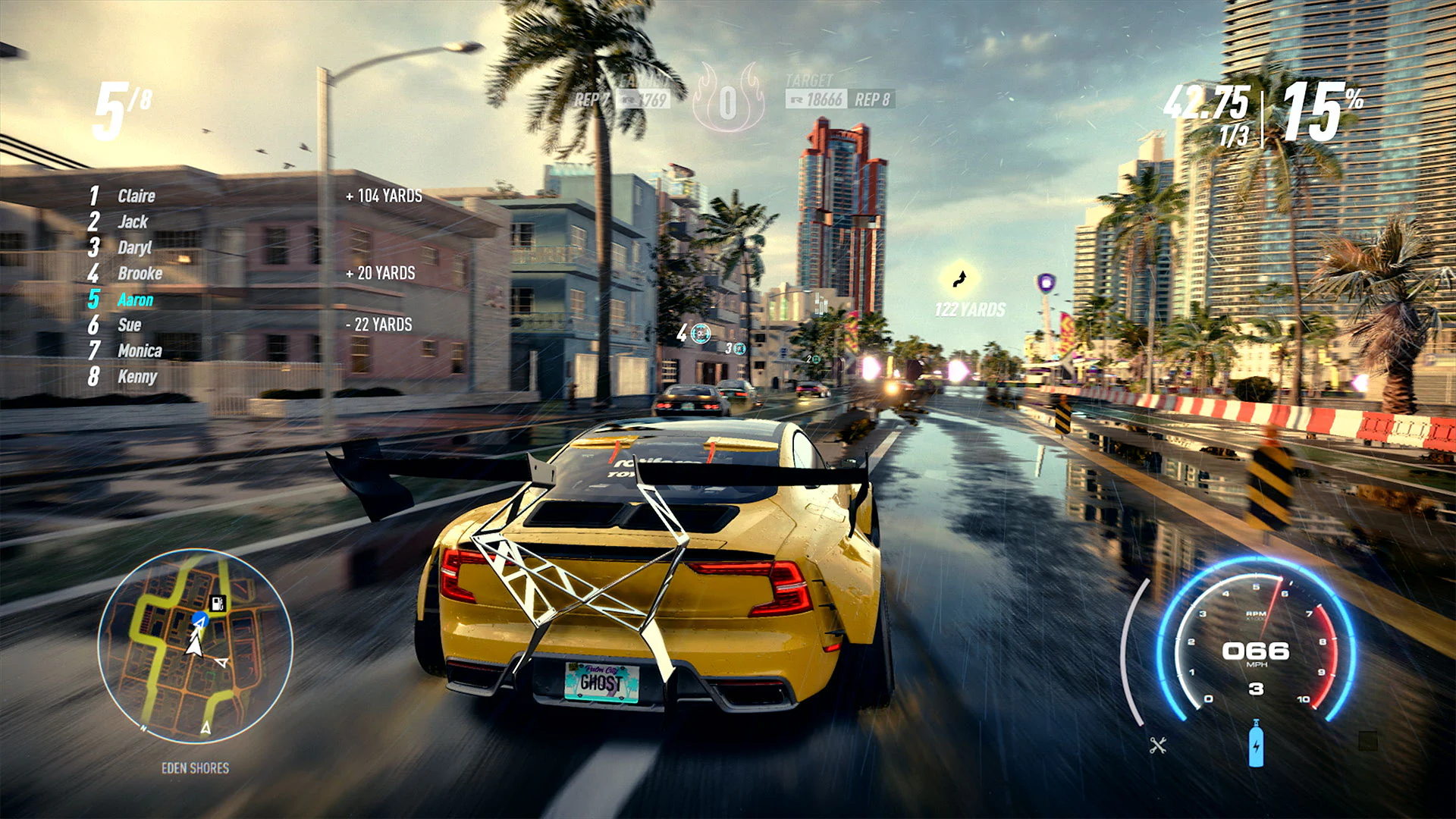Click the EDEN SHORES location label
1456x819 pixels.
195,767
